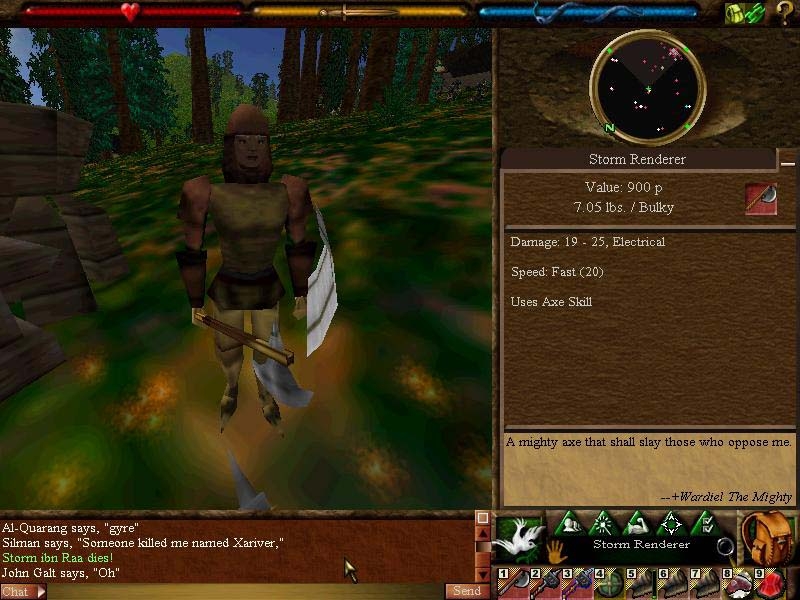Click the green chain link icon
The height and width of the screenshot is (600, 800).
(756, 13)
